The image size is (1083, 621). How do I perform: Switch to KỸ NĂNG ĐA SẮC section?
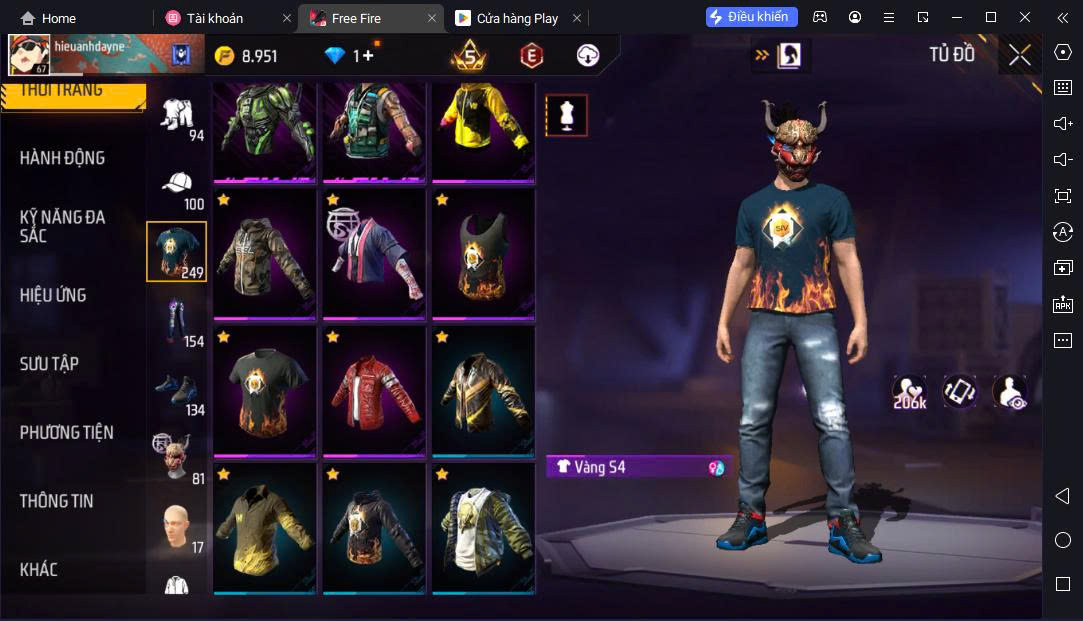click(62, 226)
